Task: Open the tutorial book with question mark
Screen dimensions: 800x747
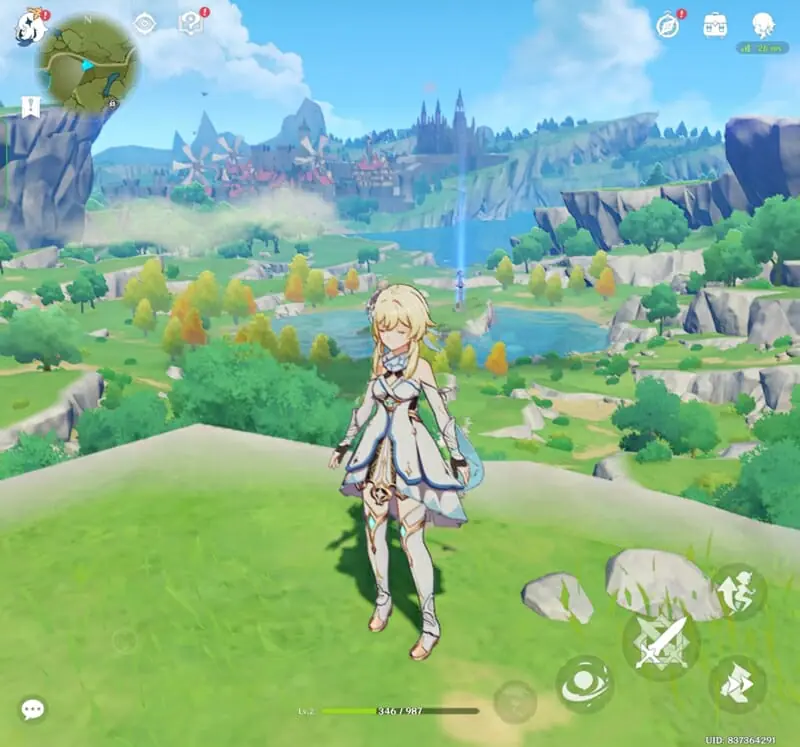Action: coord(190,23)
